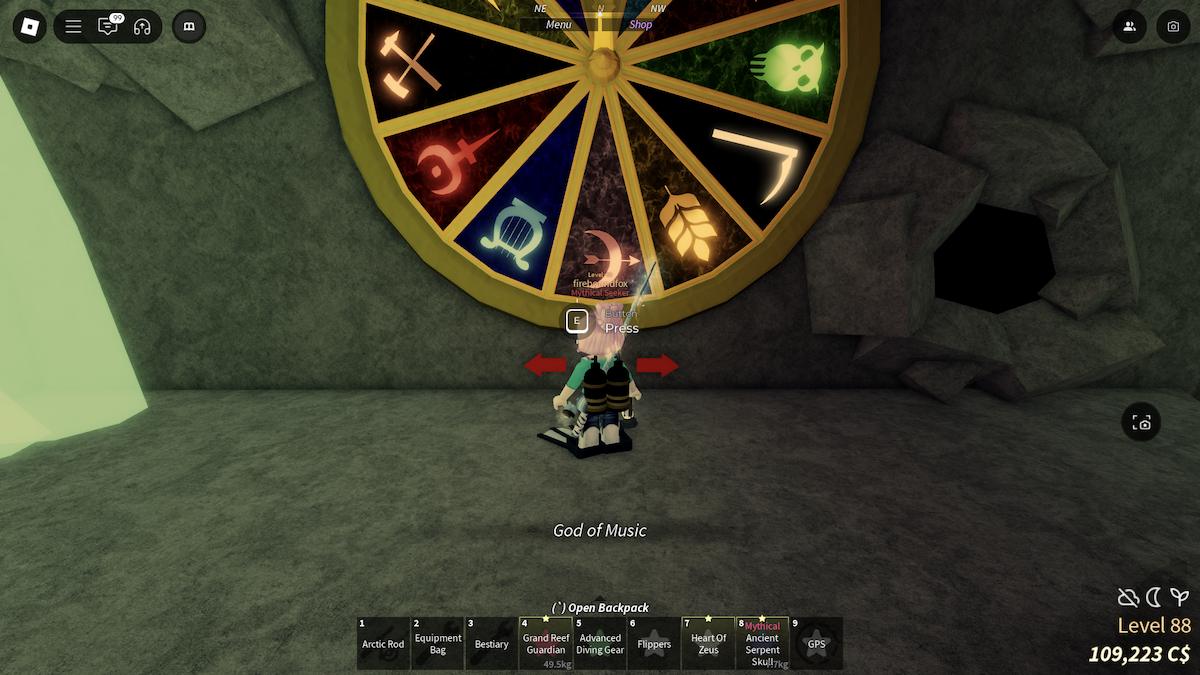Choose the Flippers hotbar slot
This screenshot has width=1200, height=675.
tap(654, 643)
